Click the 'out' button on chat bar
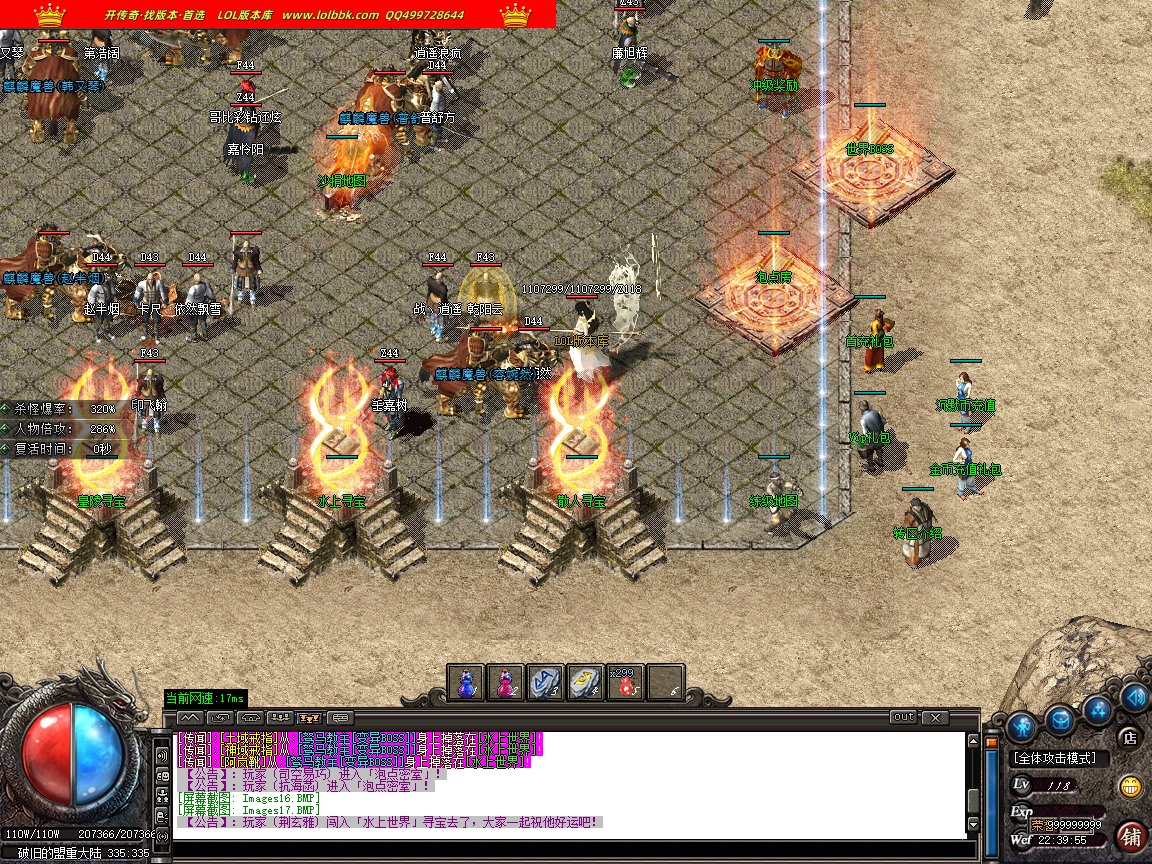 (x=903, y=717)
